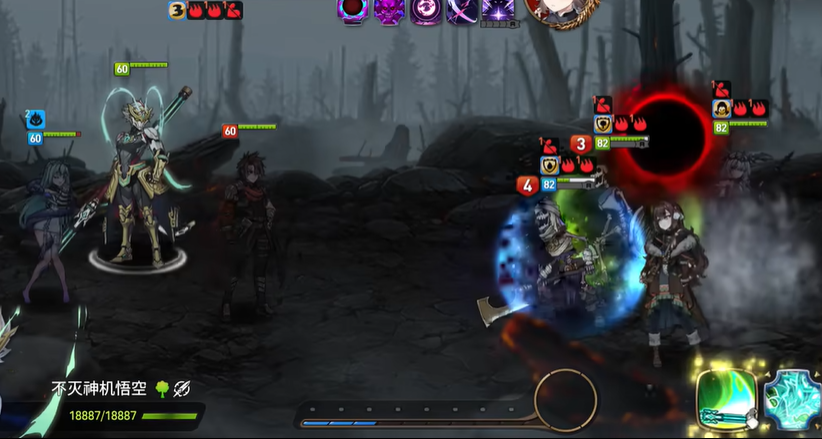This screenshot has height=439, width=822.
Task: Select the purple starburst turn icon
Action: coord(498,10)
